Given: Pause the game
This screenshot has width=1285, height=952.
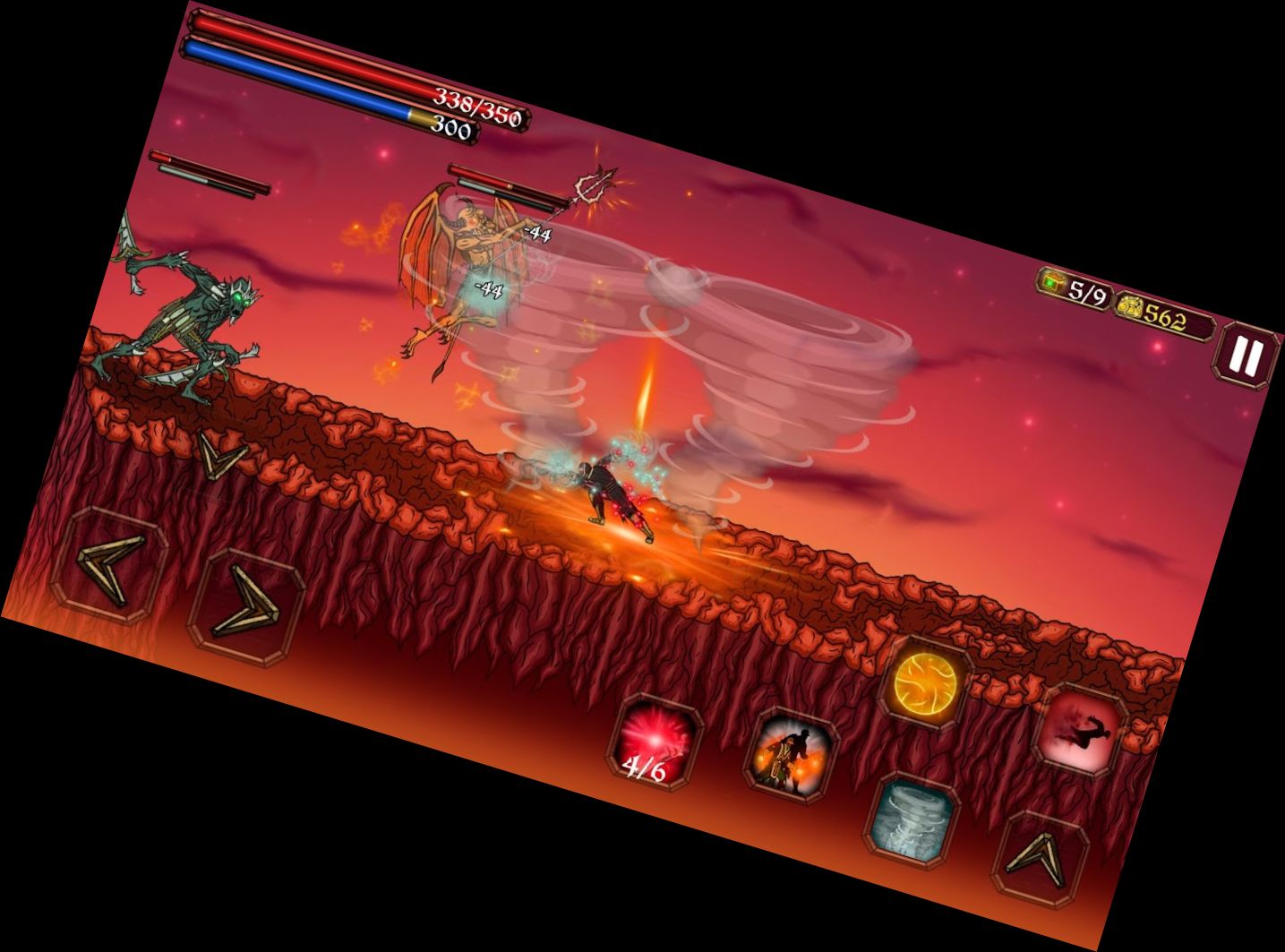Looking at the screenshot, I should click(1245, 356).
